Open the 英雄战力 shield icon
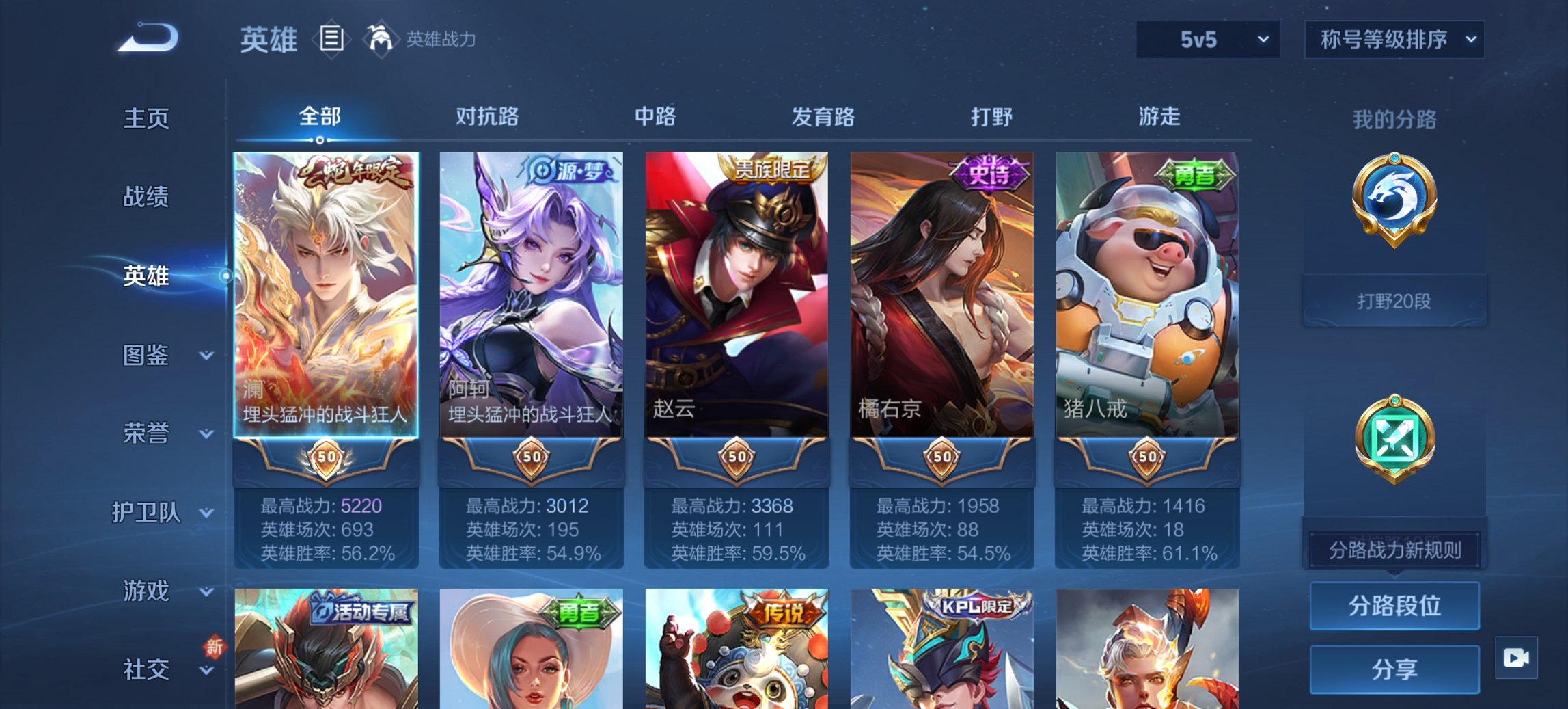 tap(381, 40)
